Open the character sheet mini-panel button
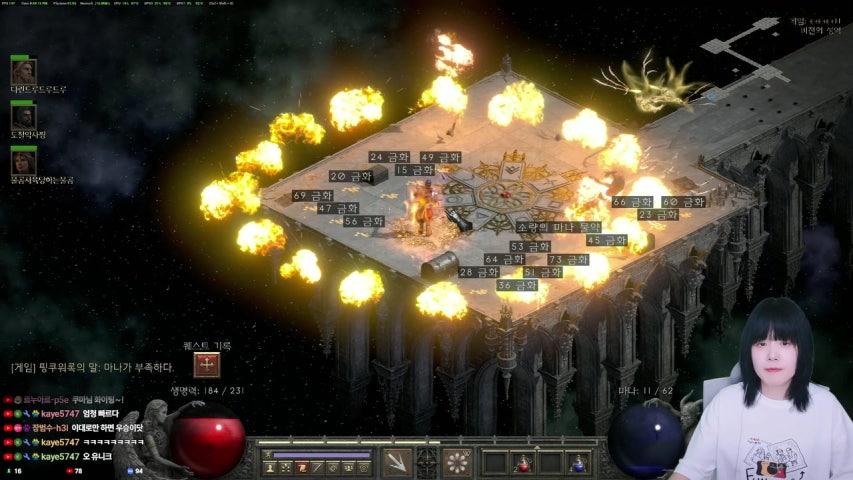This screenshot has height=480, width=853. pyautogui.click(x=270, y=466)
